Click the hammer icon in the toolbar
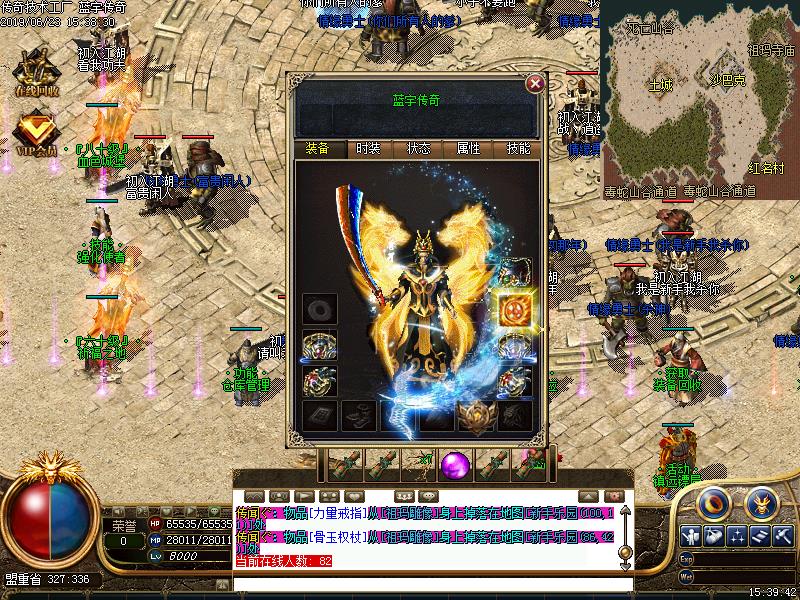 click(x=784, y=537)
